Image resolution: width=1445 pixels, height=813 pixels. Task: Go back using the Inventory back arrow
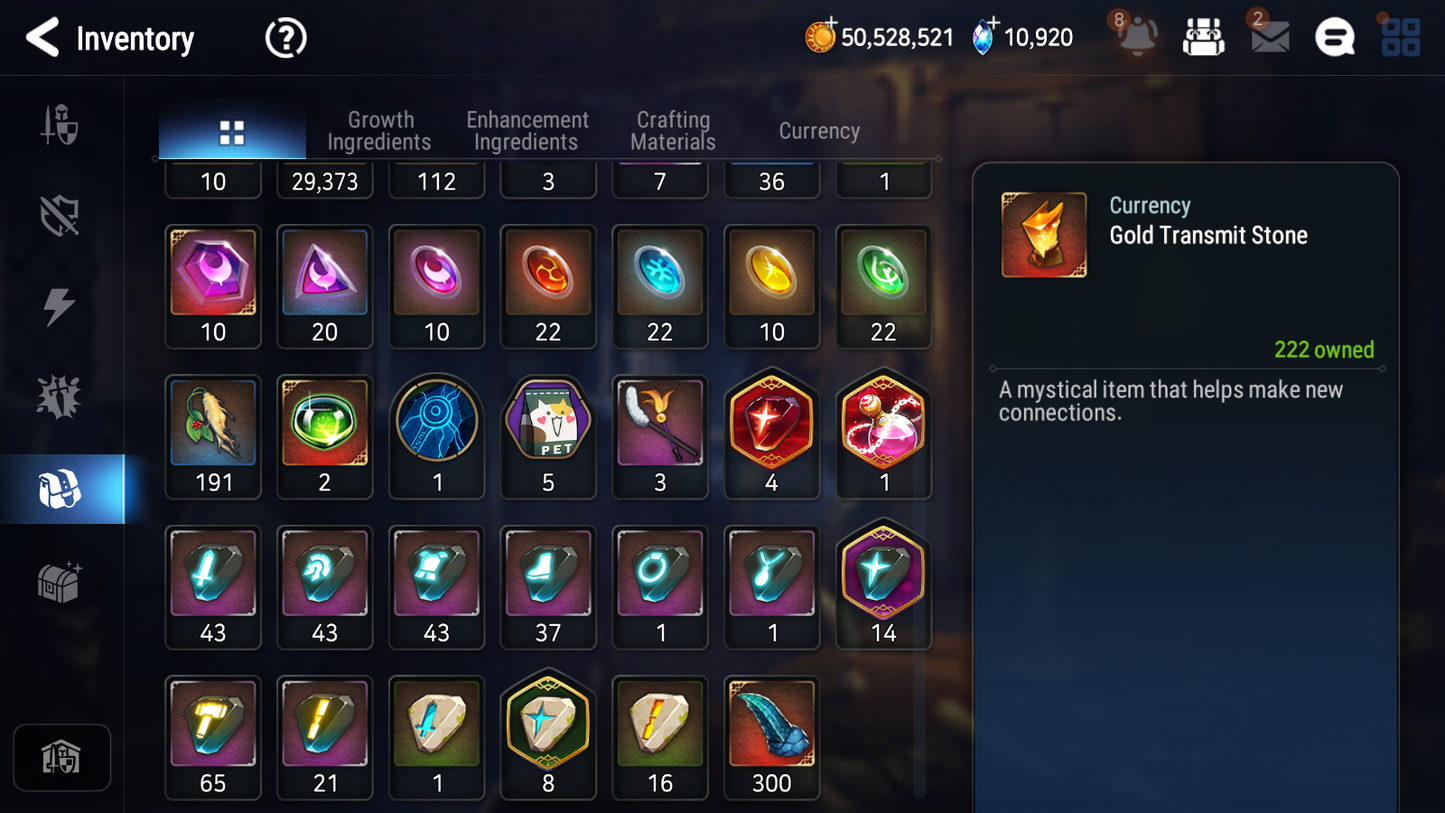(x=43, y=38)
